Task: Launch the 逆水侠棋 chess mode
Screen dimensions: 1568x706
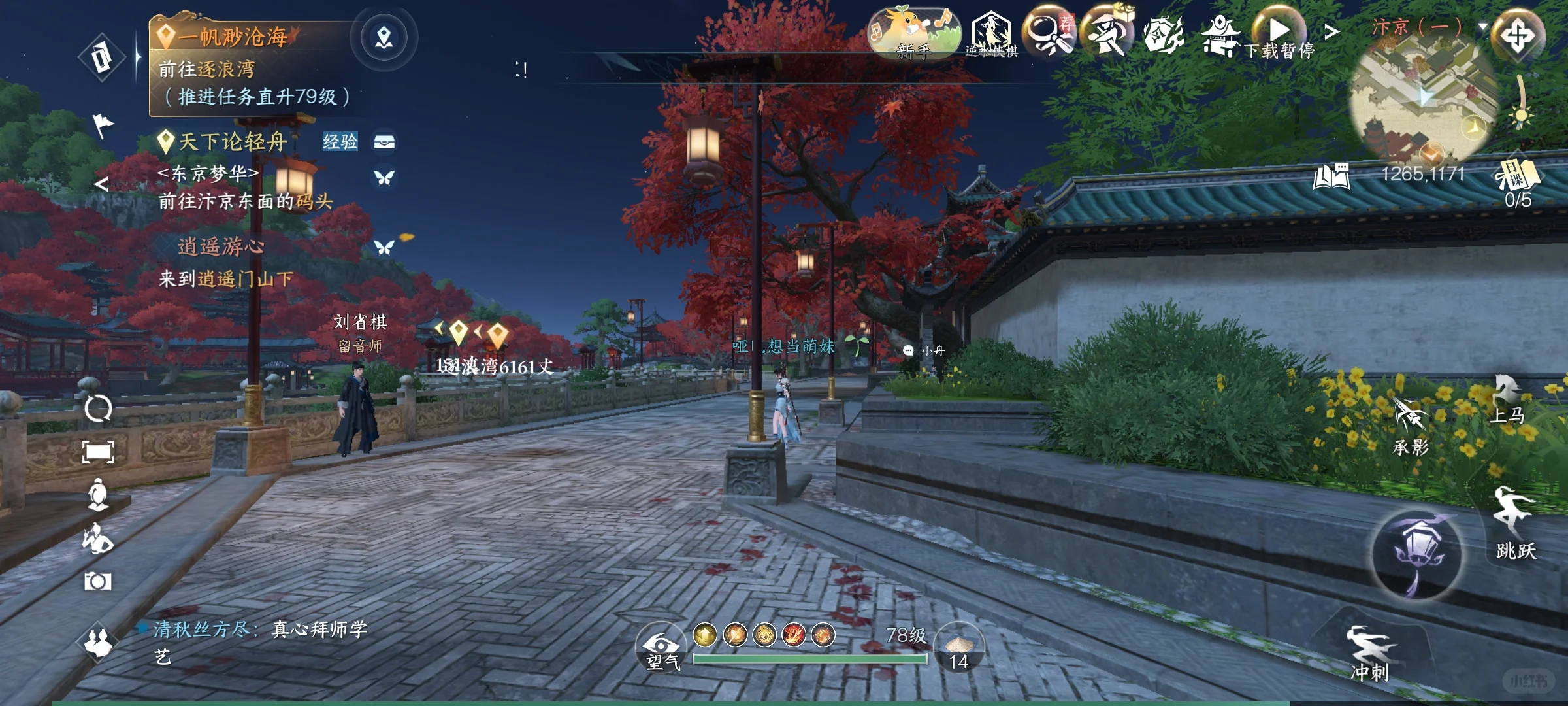Action: [x=991, y=34]
